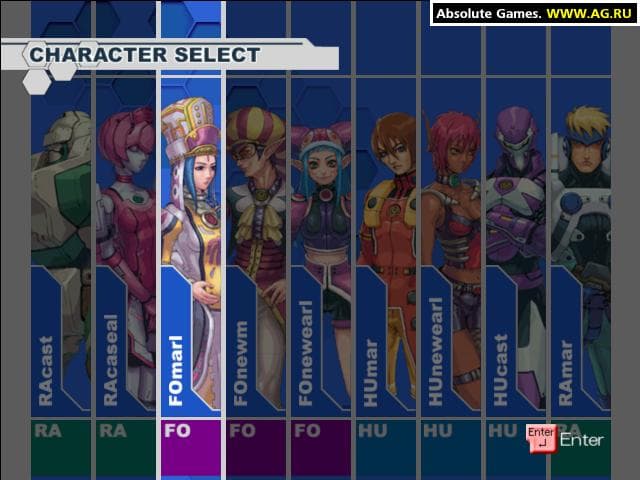This screenshot has width=640, height=480.
Task: Select the HUmar character column
Action: point(386,250)
